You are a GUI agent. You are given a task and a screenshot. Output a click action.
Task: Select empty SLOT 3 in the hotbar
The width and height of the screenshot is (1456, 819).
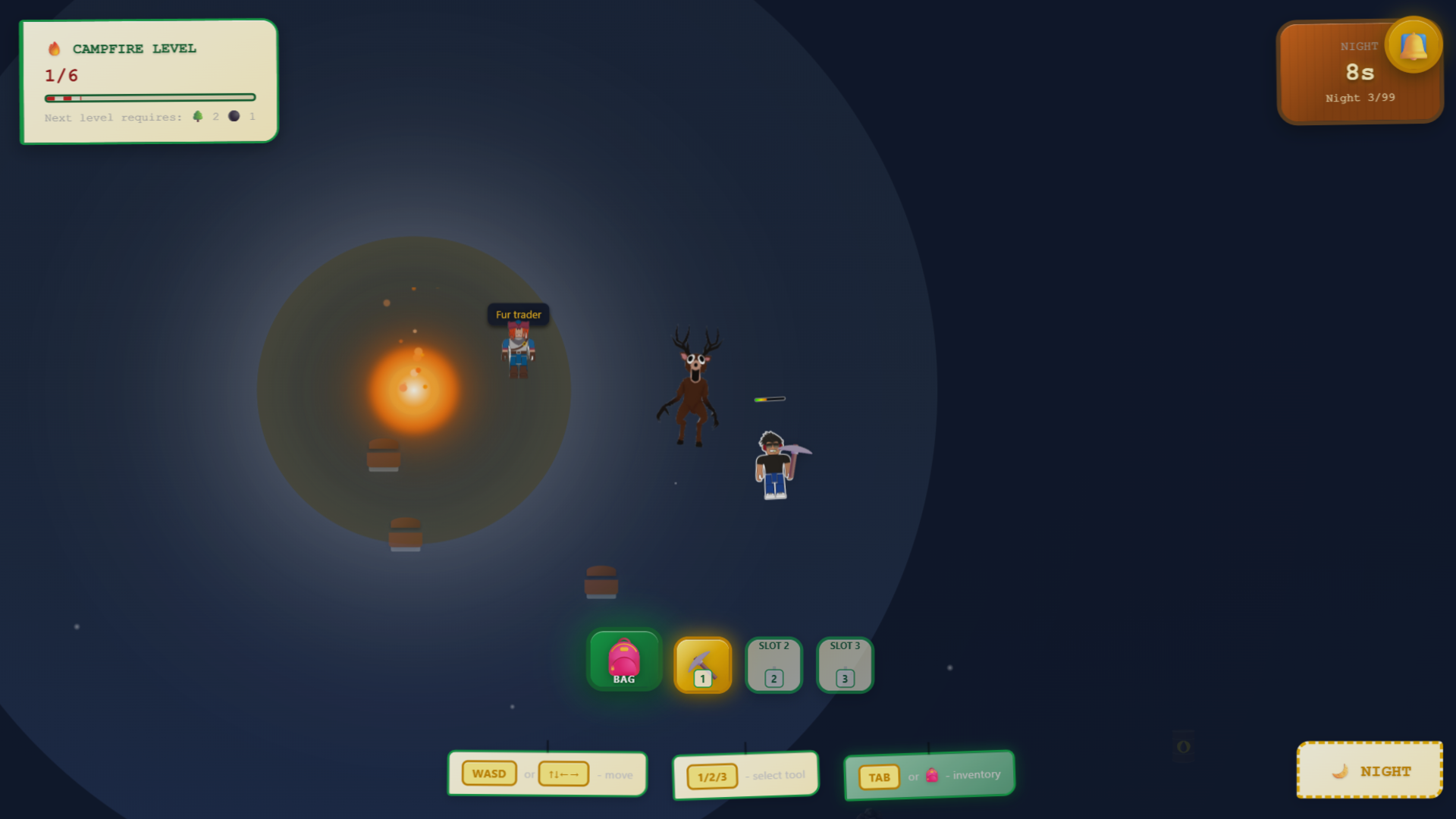[x=843, y=665]
